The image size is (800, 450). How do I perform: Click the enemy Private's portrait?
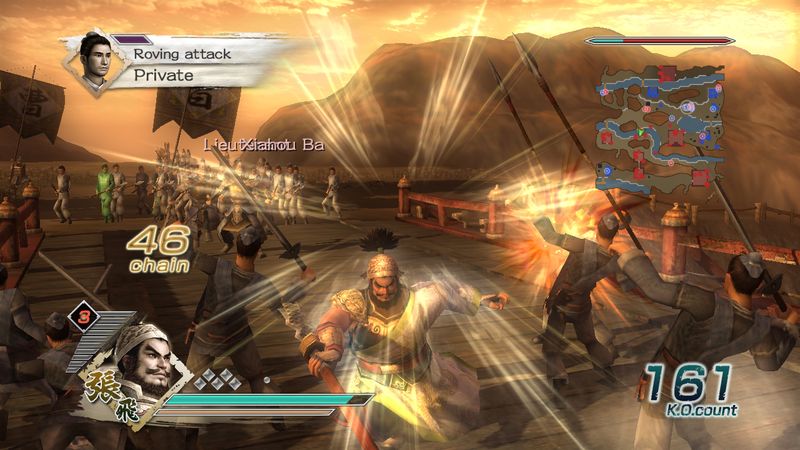[86, 59]
